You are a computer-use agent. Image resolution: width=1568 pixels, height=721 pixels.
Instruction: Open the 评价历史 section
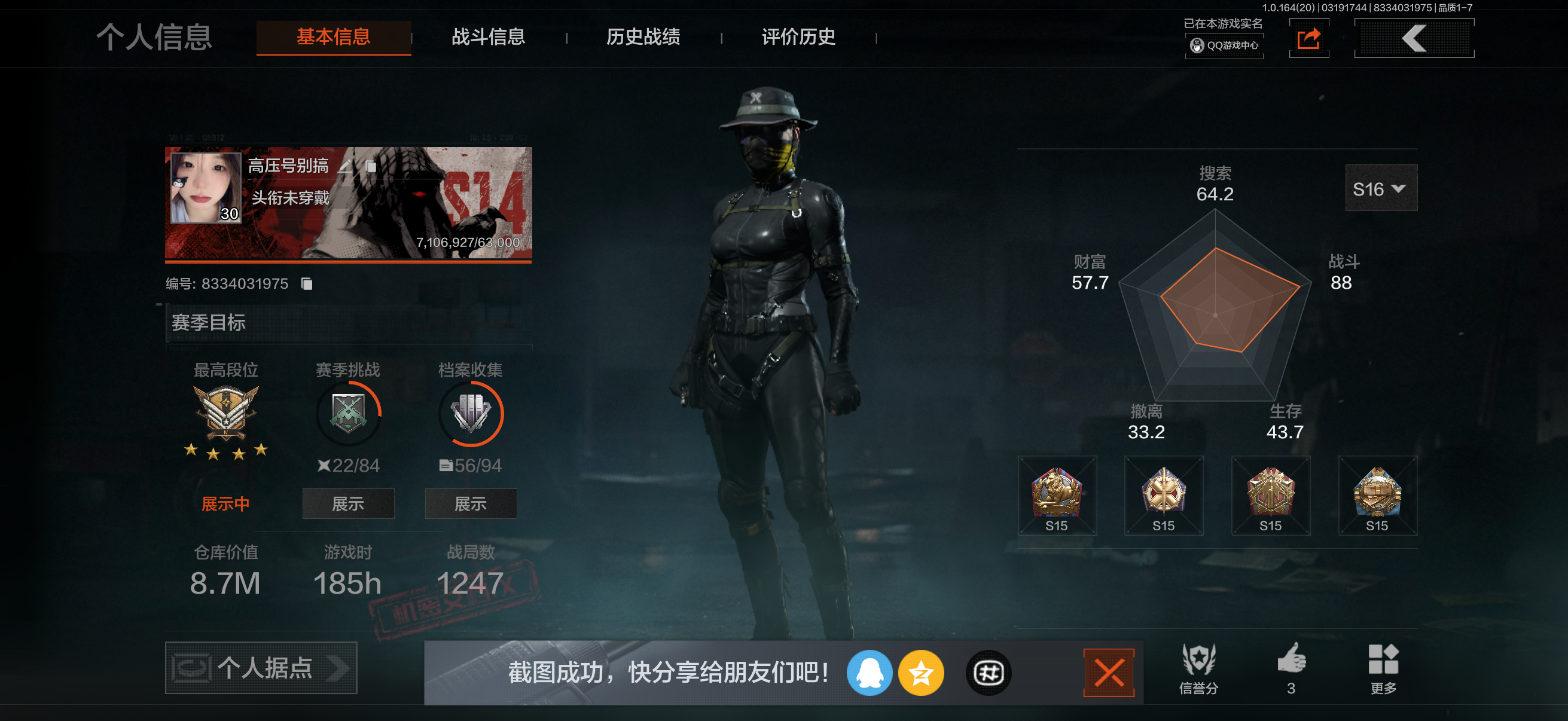(798, 37)
